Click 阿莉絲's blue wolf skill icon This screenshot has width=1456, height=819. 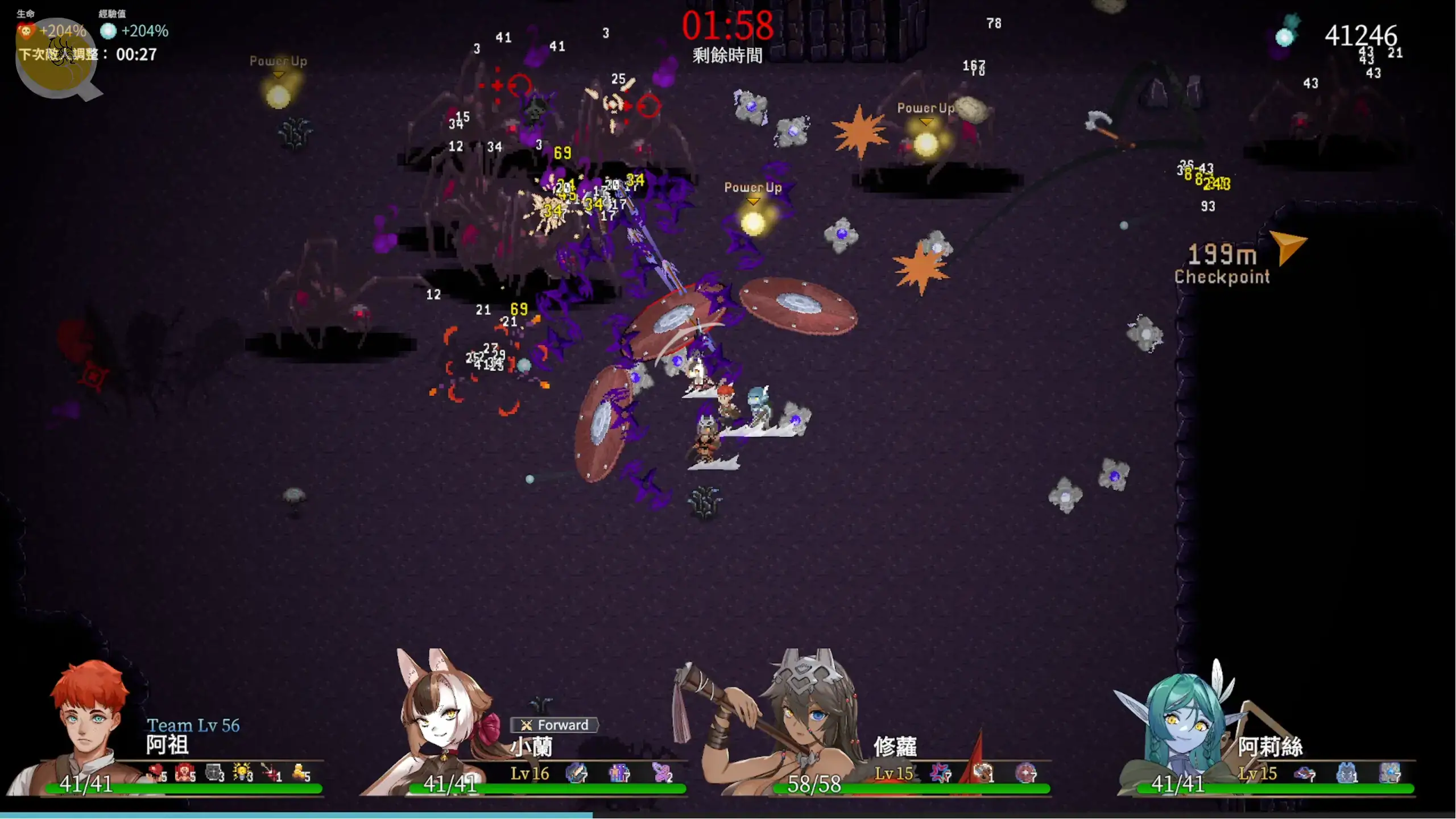pos(1346,772)
